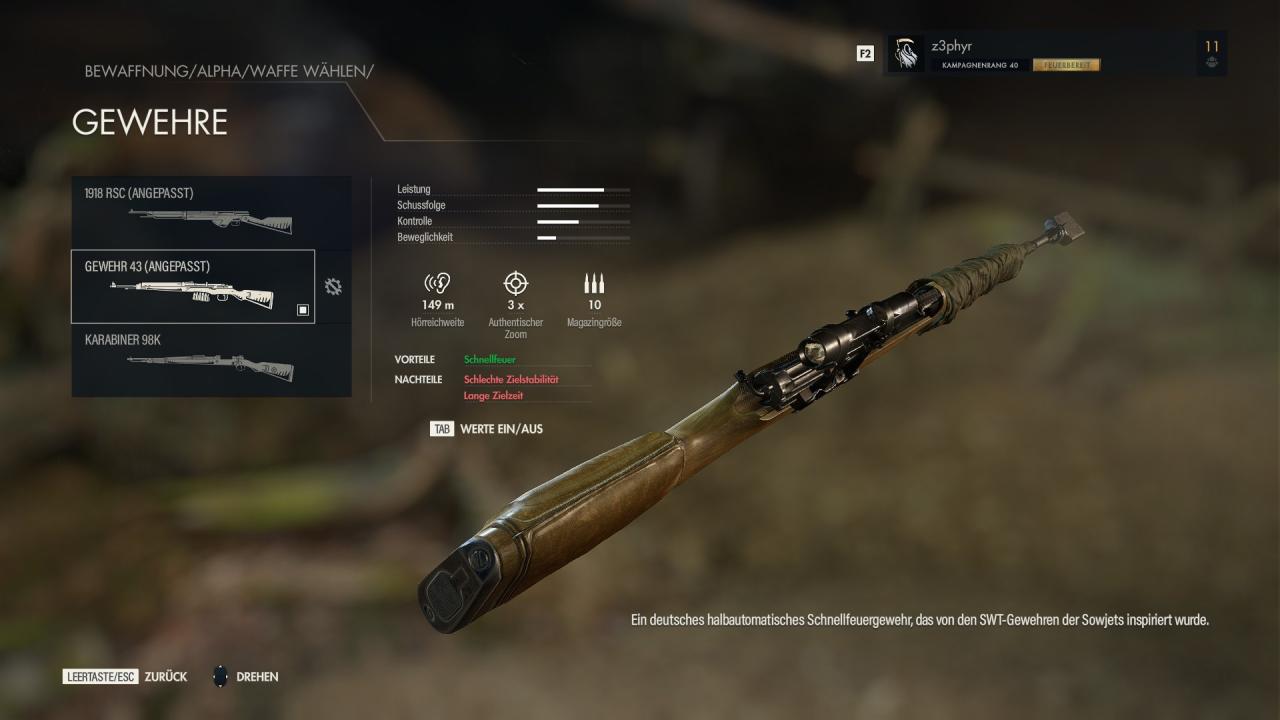This screenshot has height=720, width=1280.
Task: Pick the Karabiner 98K rifle
Action: tap(211, 360)
